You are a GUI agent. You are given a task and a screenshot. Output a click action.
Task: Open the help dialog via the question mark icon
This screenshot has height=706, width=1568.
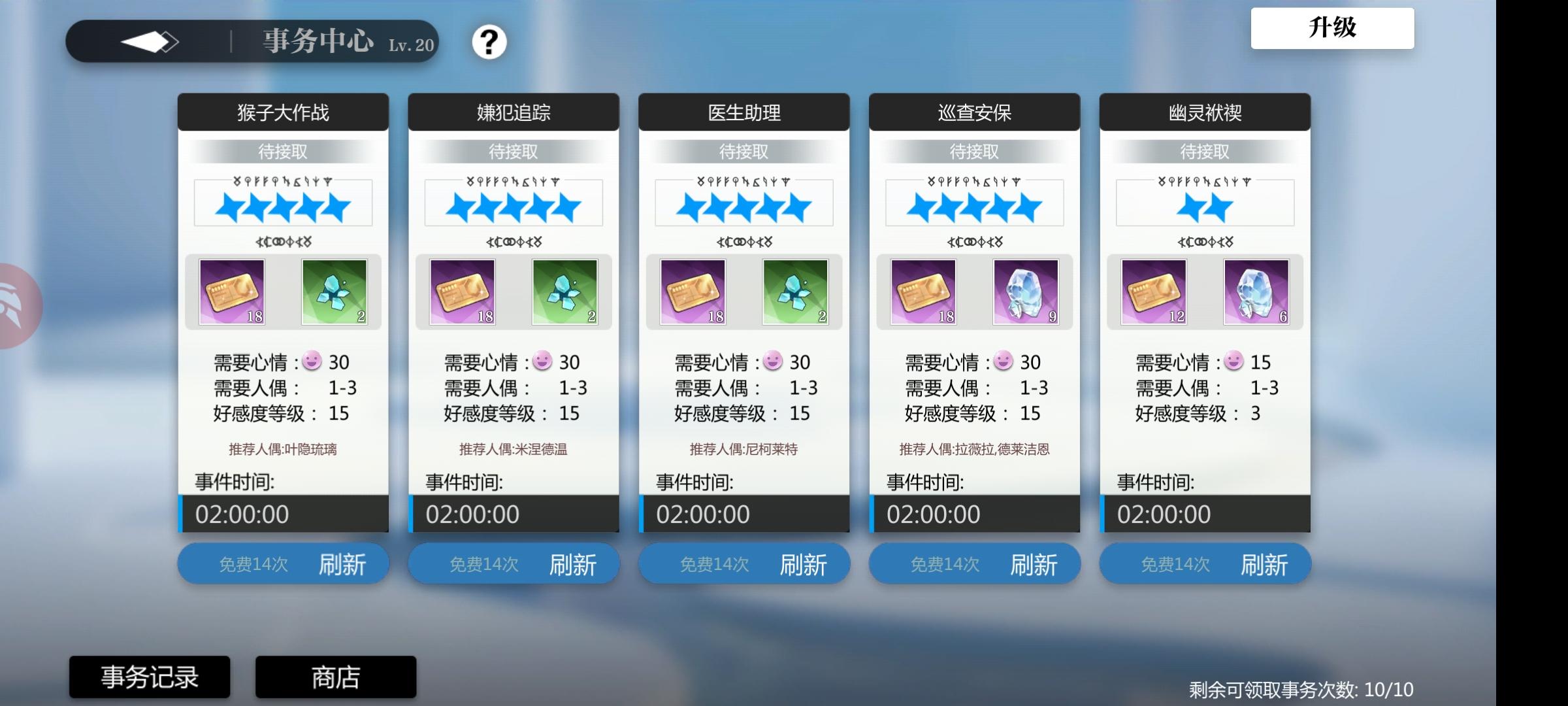(489, 42)
